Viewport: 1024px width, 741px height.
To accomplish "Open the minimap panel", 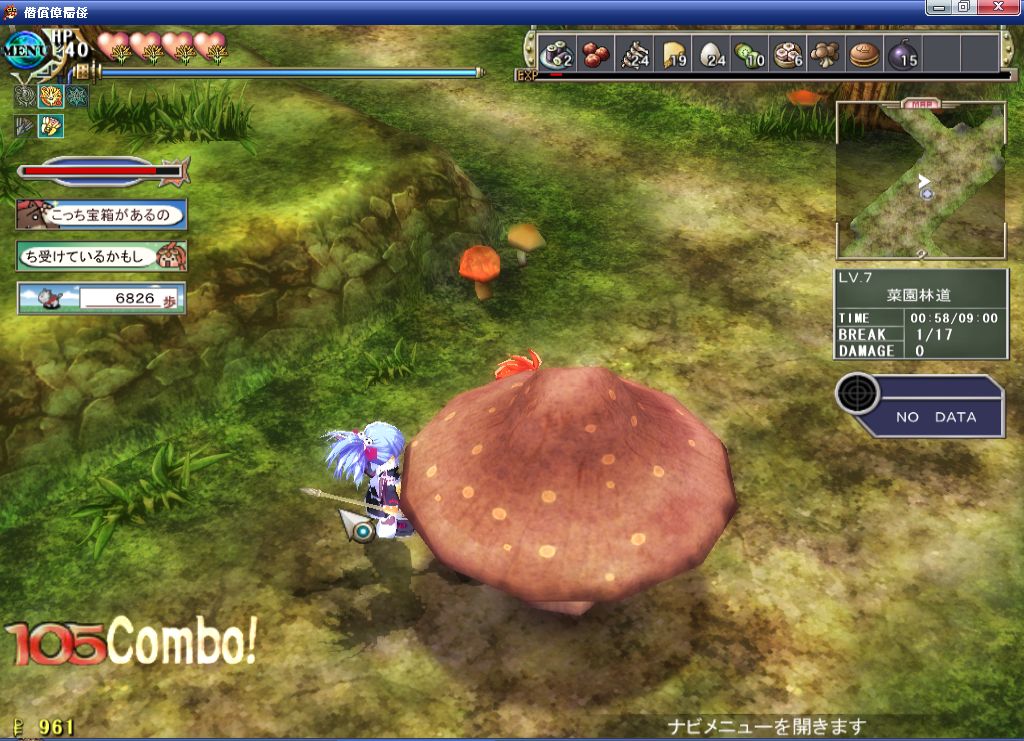I will [920, 180].
